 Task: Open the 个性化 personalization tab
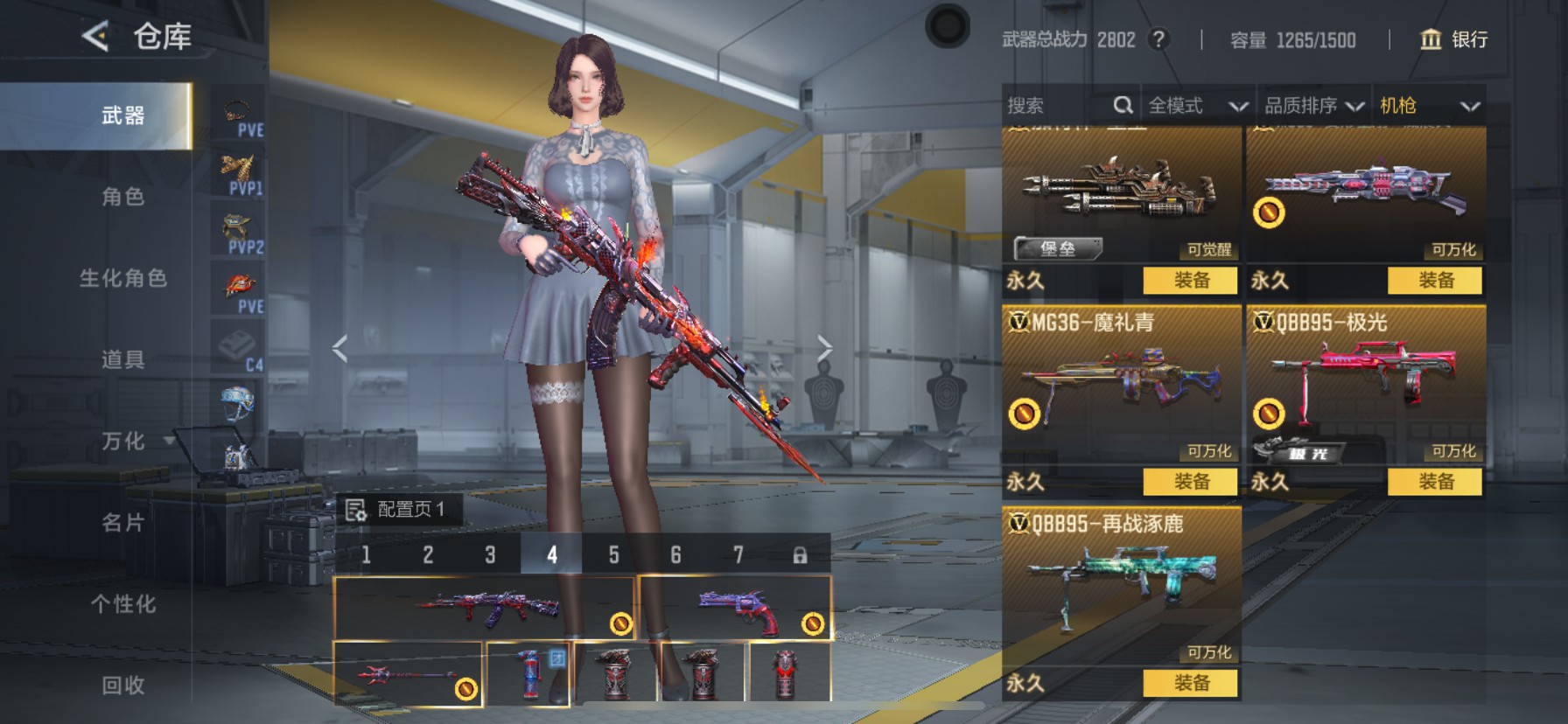122,604
